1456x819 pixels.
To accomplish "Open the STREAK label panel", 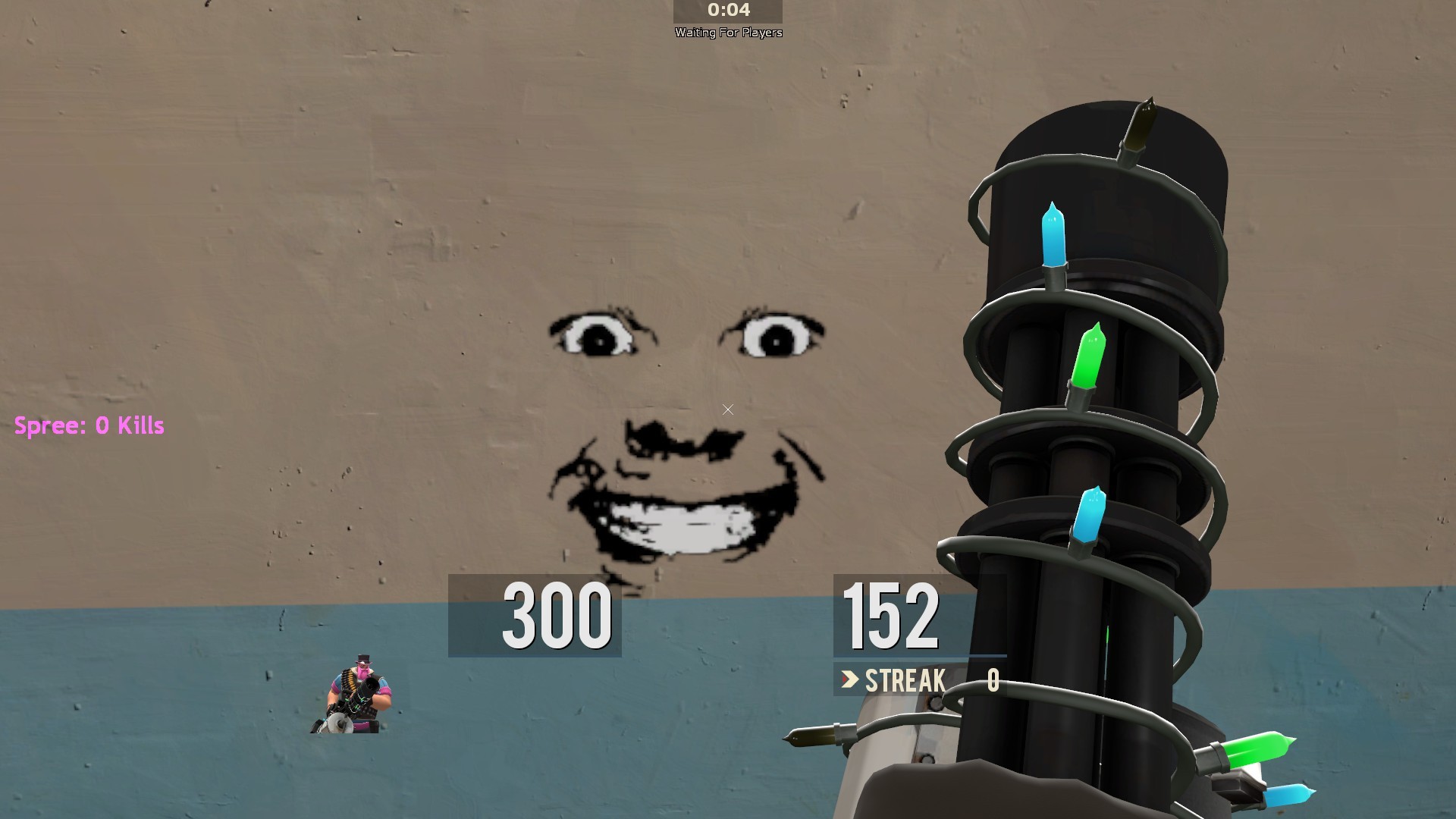I will [x=905, y=680].
